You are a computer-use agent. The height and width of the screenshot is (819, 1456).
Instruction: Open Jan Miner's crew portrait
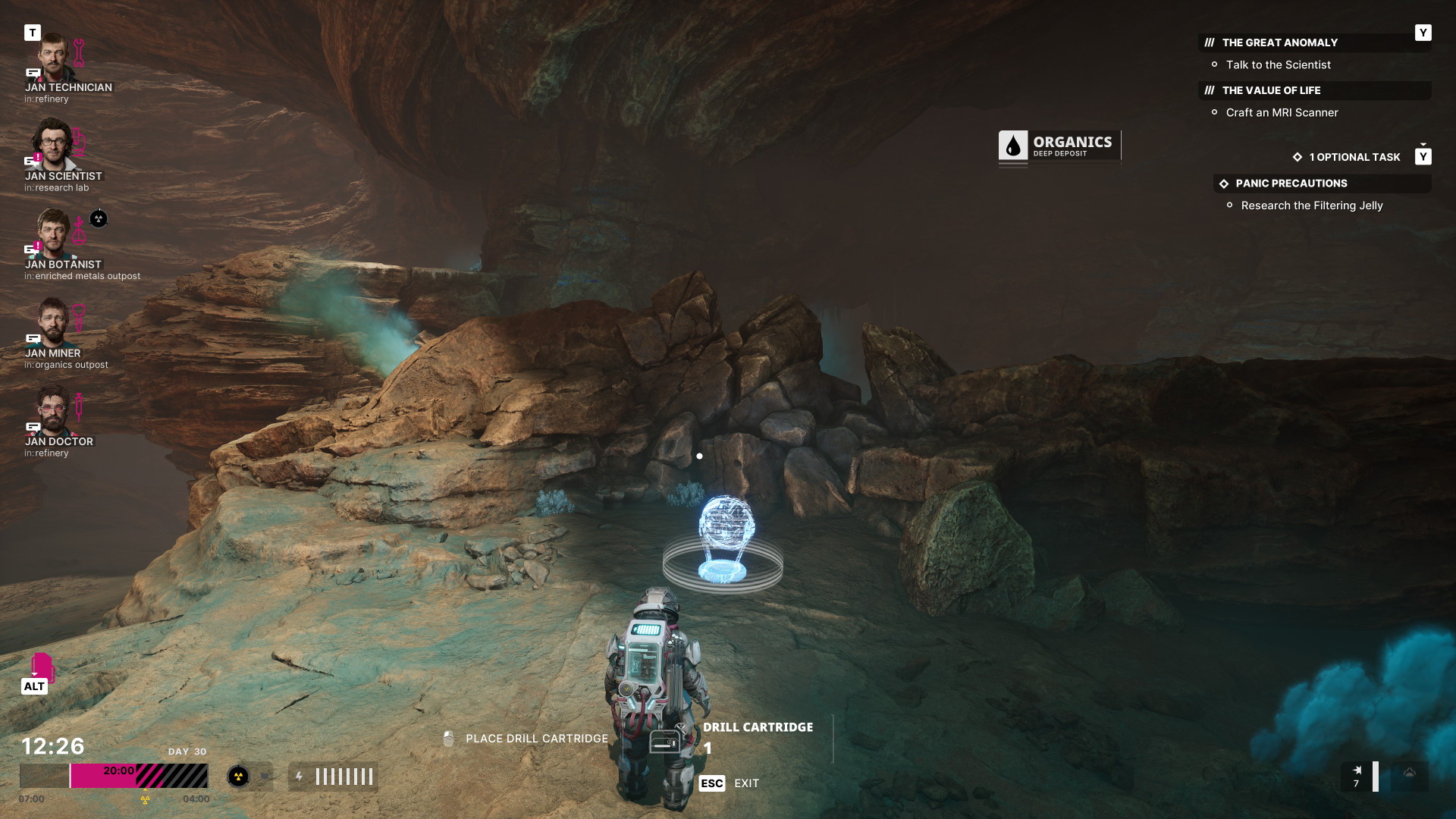[x=53, y=322]
